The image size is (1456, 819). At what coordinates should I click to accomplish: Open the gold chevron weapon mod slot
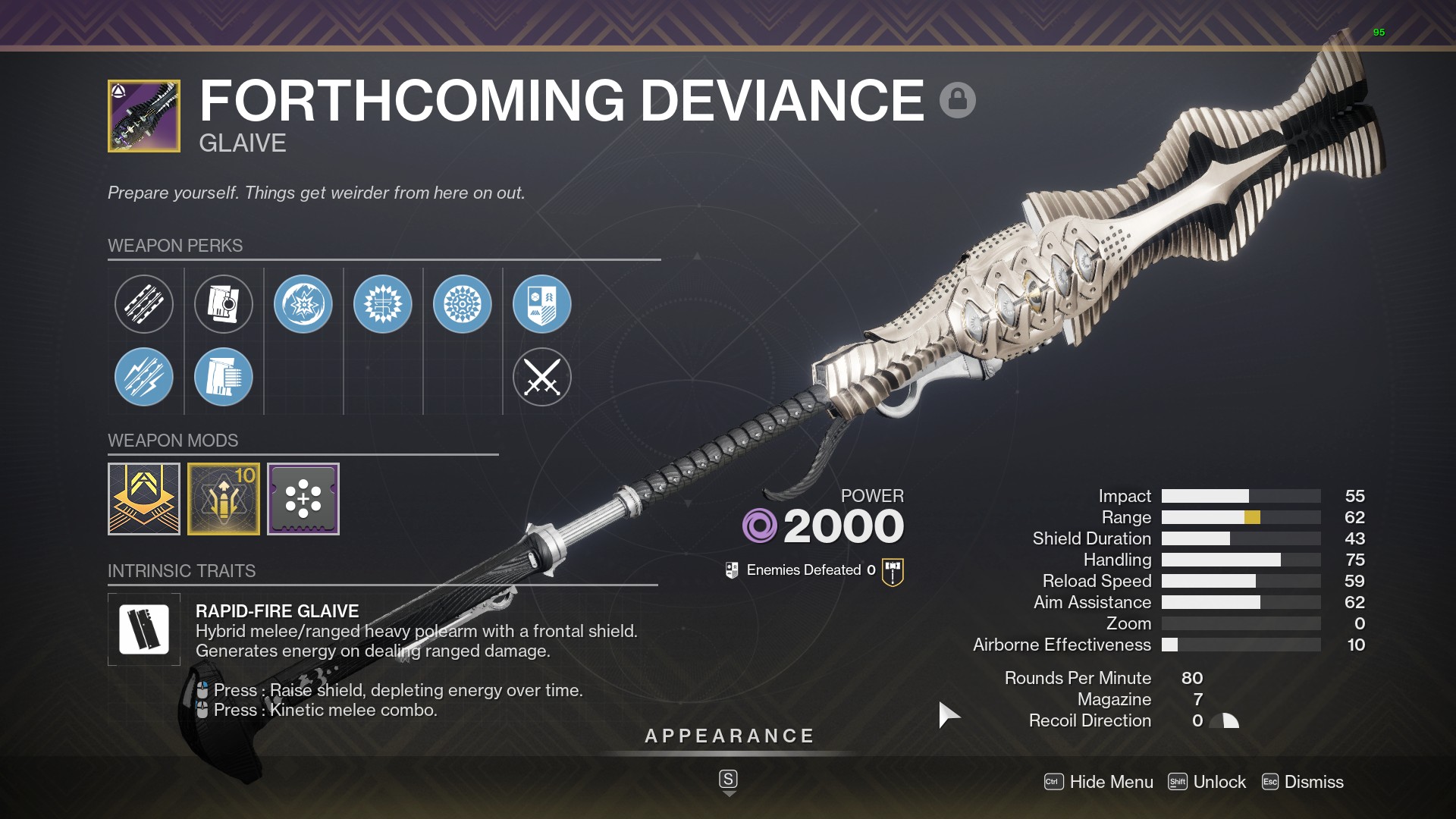tap(144, 499)
